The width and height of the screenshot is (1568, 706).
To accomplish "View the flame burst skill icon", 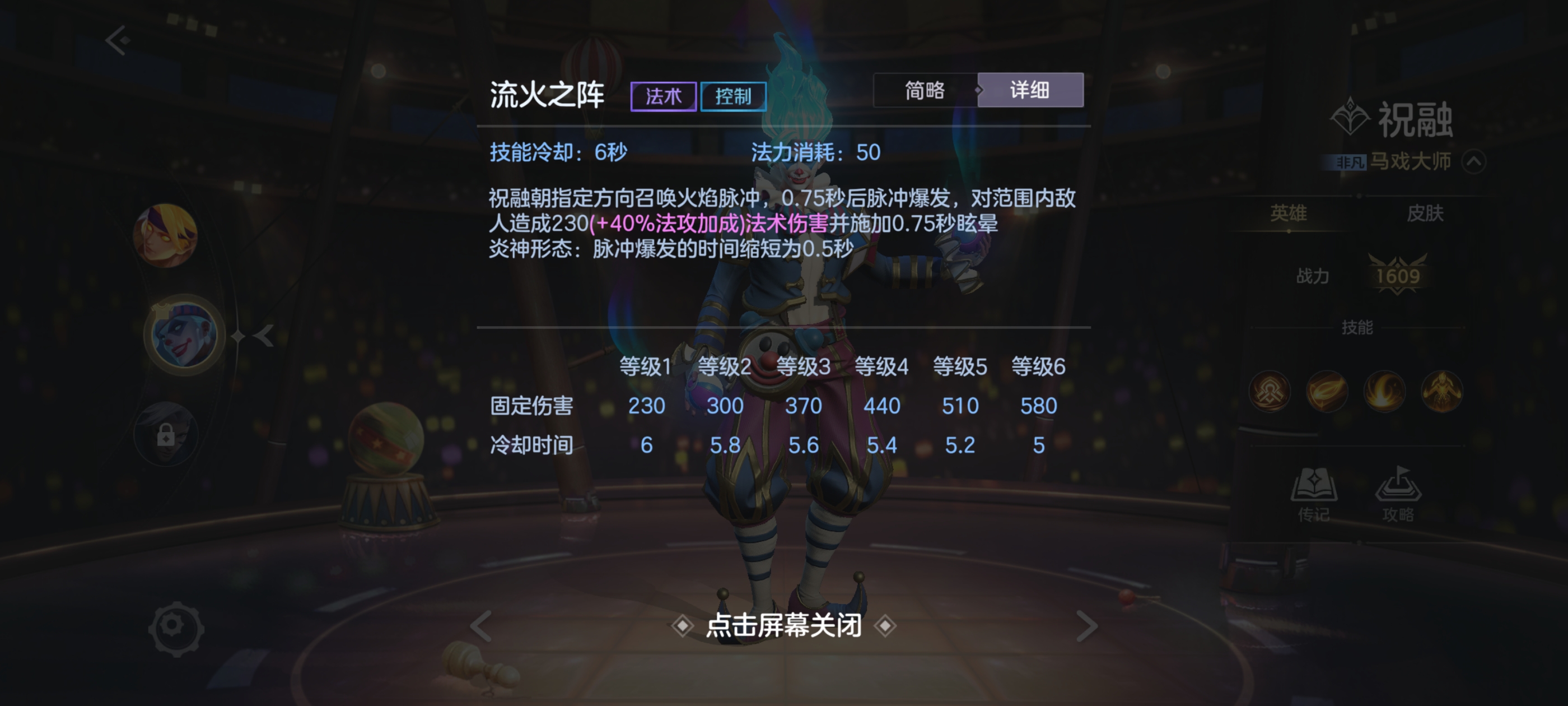I will click(x=1384, y=392).
